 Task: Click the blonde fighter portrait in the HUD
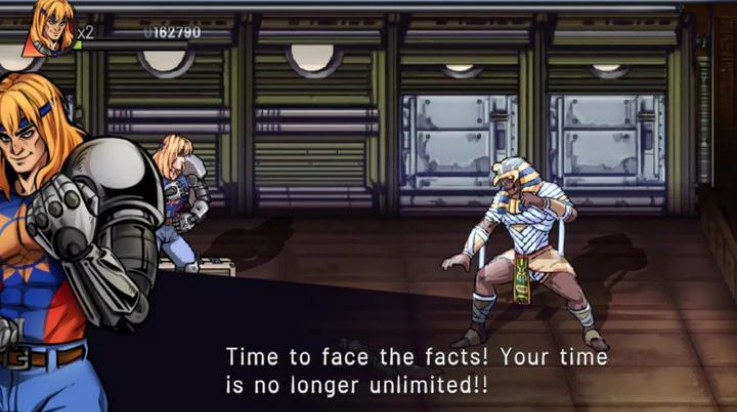(52, 26)
